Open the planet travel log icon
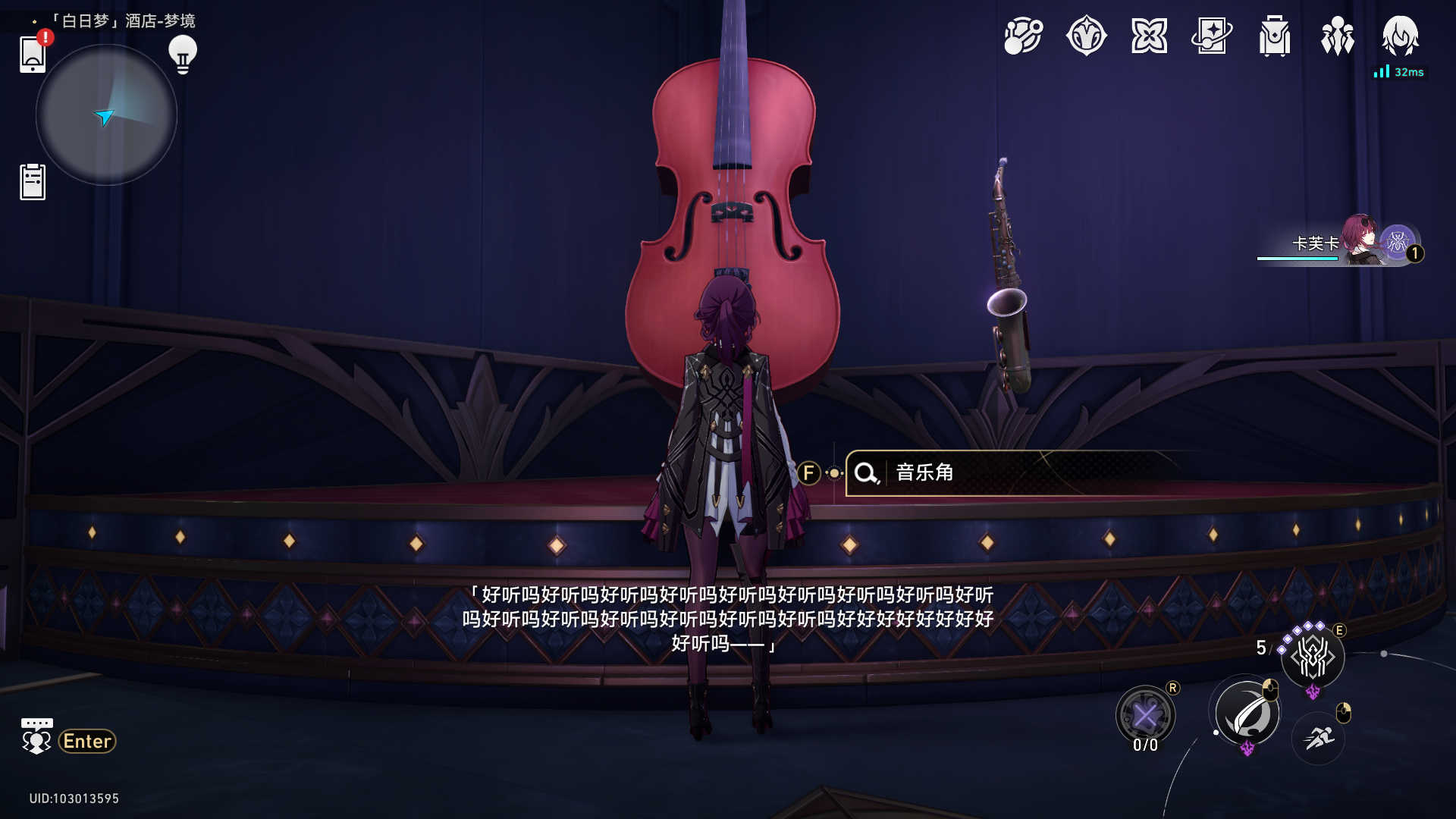This screenshot has width=1456, height=819. 1023,36
